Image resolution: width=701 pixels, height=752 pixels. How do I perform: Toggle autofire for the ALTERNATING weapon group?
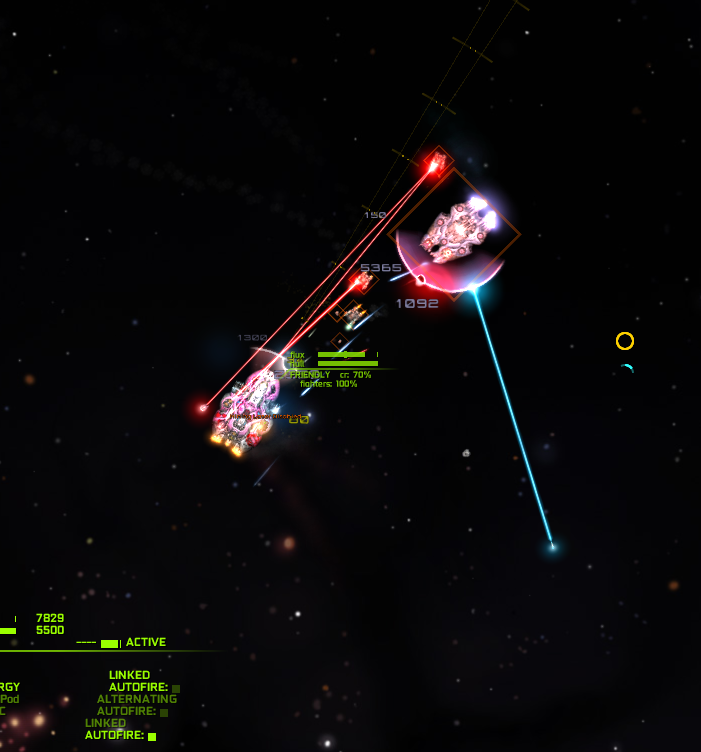164,712
